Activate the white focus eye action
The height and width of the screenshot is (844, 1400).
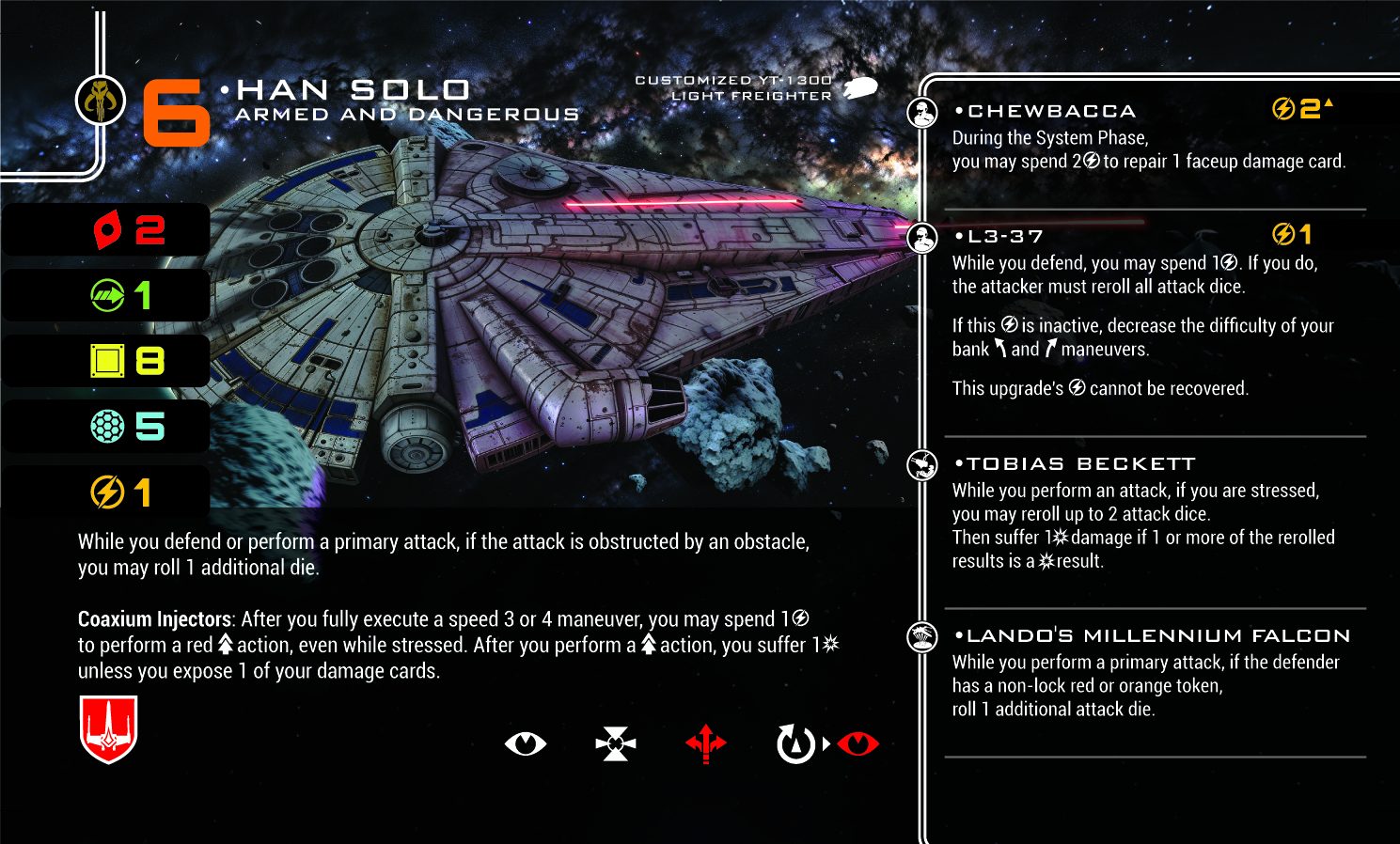525,744
